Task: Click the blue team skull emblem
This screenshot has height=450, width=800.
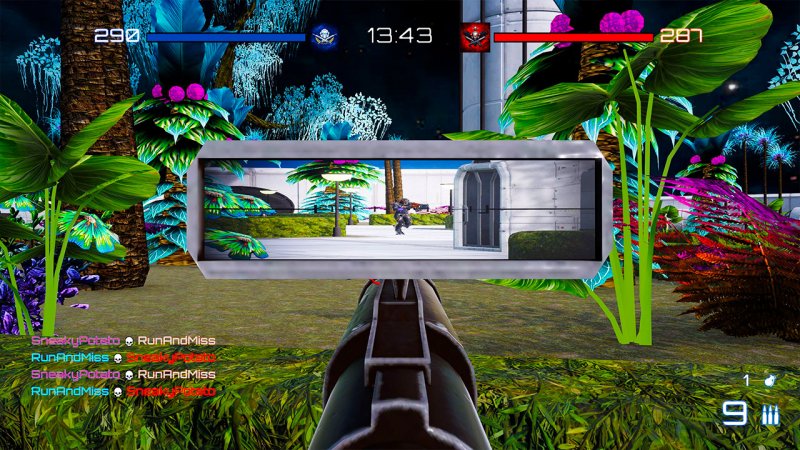Action: [x=324, y=36]
